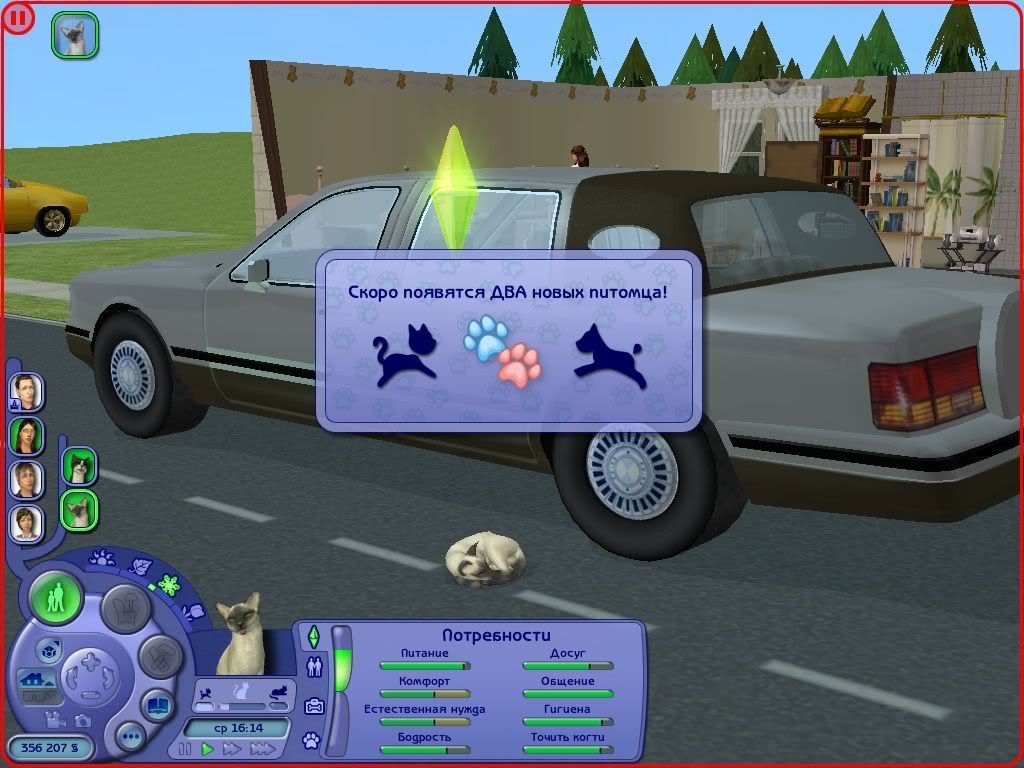
Task: Select the dark-haired man's portrait
Action: pos(26,392)
